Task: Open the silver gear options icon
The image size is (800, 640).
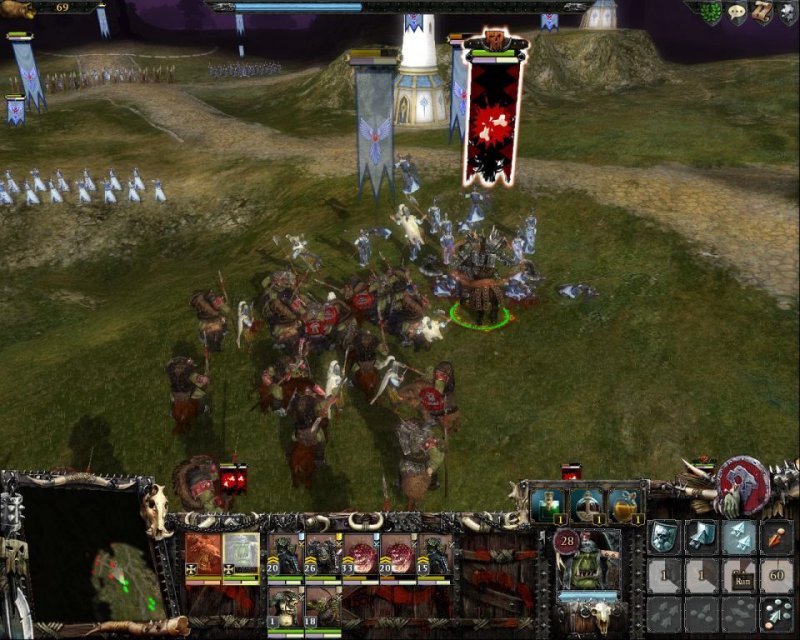Action: [x=788, y=12]
